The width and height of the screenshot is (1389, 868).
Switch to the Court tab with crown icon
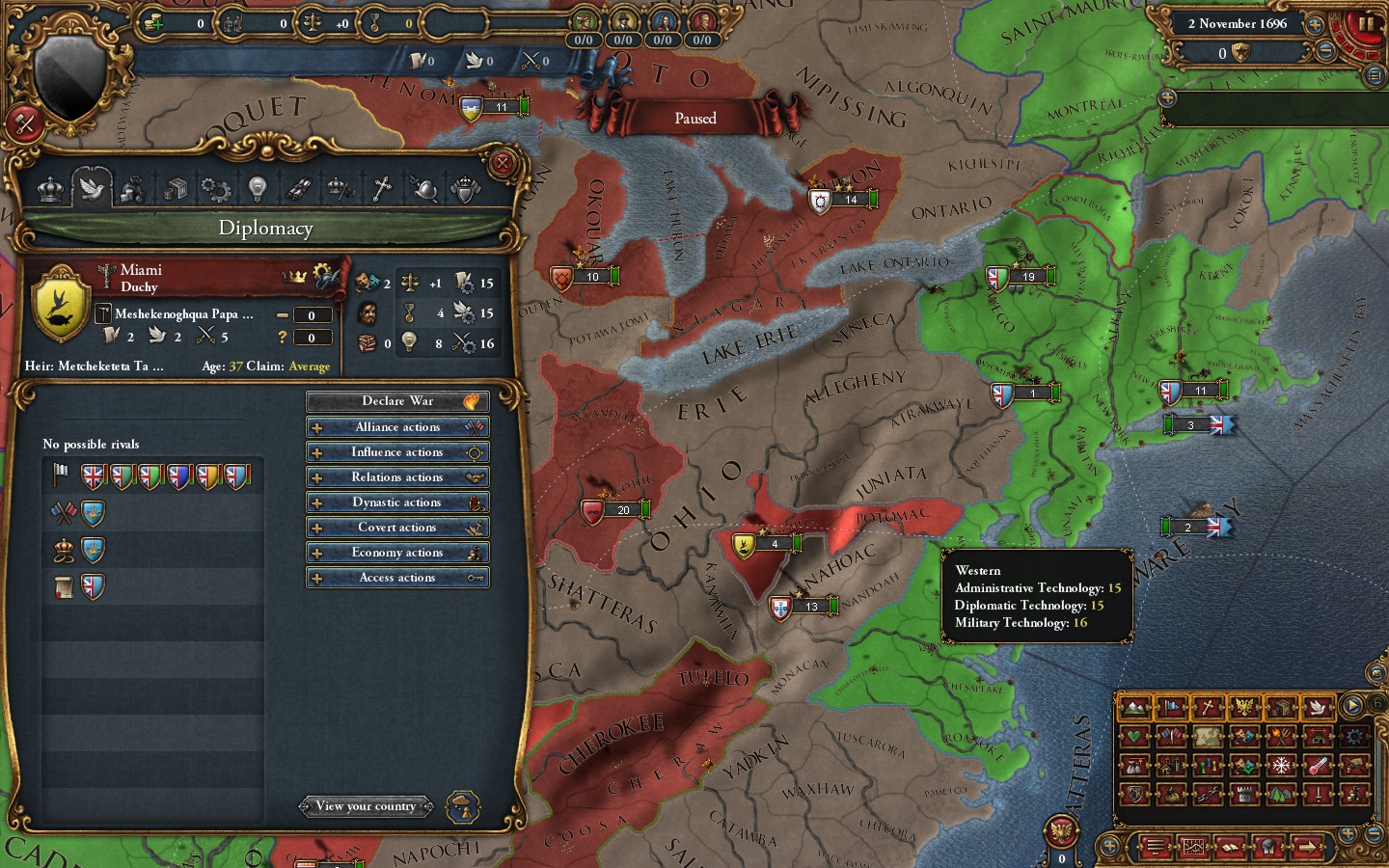coord(50,188)
